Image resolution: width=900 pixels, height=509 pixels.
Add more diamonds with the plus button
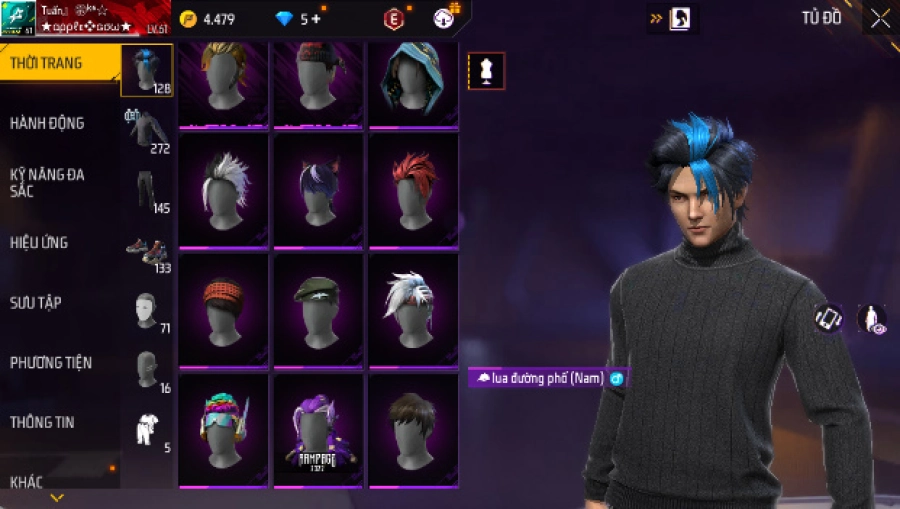[316, 19]
